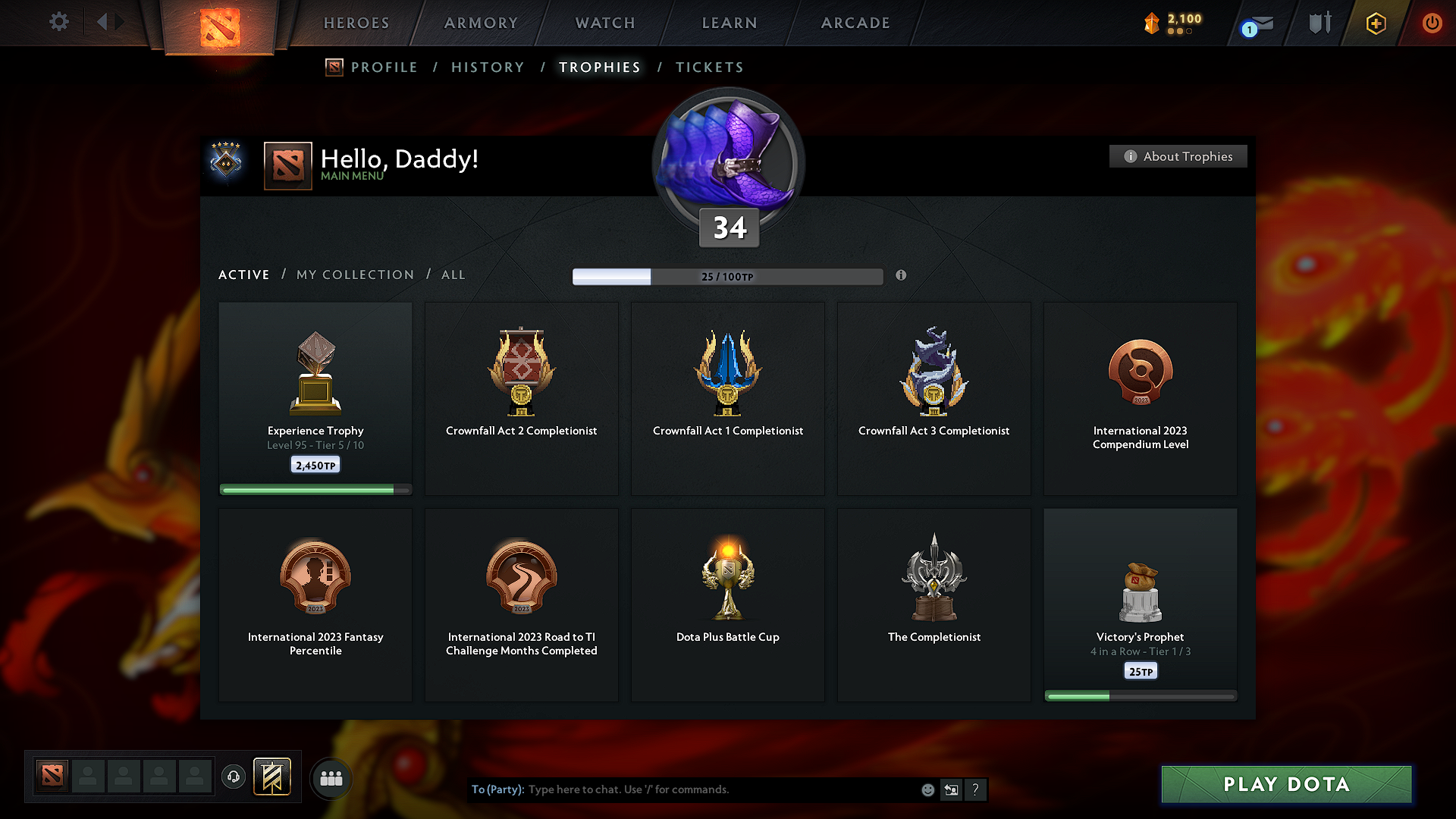
Task: Click the power button to exit game
Action: [1432, 24]
